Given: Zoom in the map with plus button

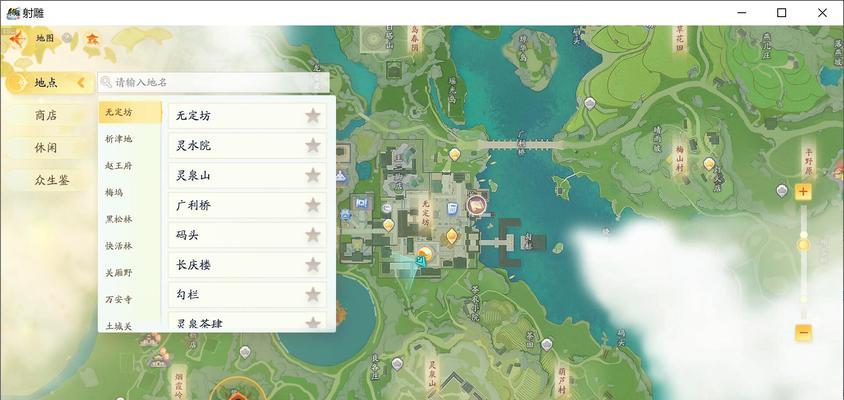Looking at the screenshot, I should (x=803, y=193).
